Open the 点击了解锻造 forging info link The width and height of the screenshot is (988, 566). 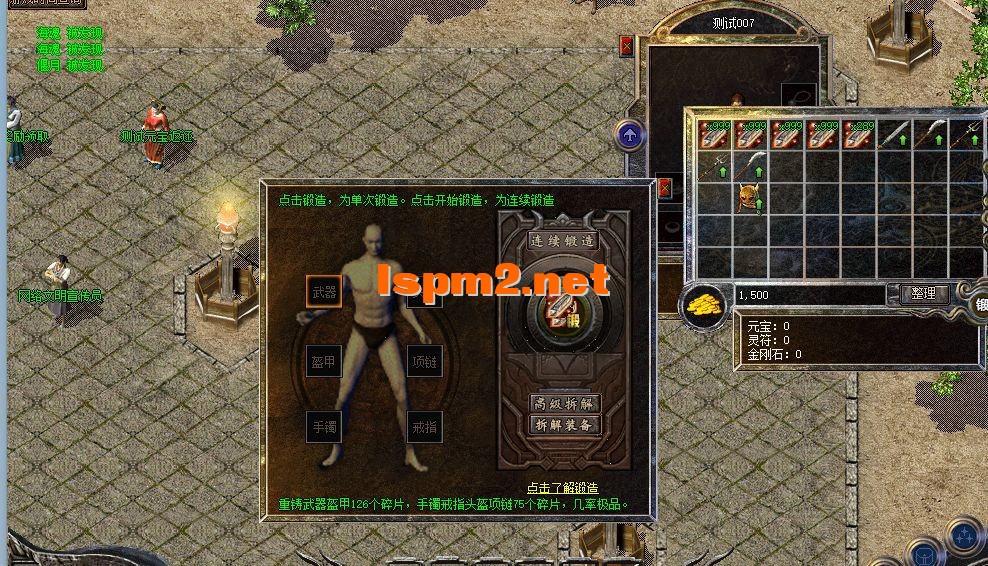(x=563, y=488)
